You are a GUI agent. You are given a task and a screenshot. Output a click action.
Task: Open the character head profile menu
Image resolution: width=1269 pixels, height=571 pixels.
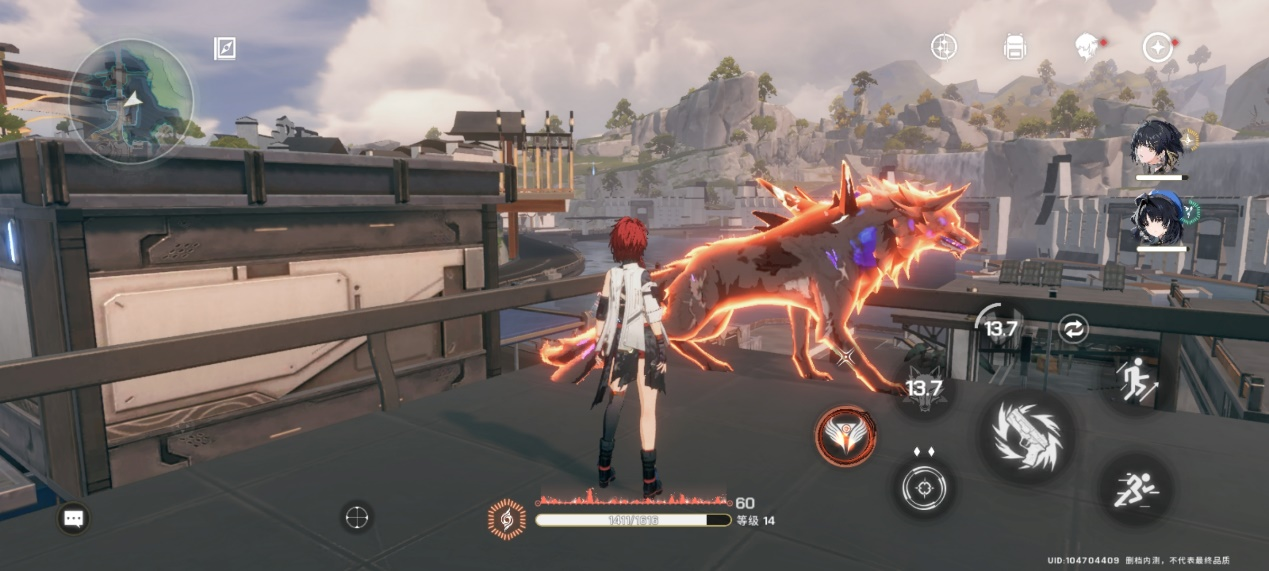pyautogui.click(x=1086, y=46)
